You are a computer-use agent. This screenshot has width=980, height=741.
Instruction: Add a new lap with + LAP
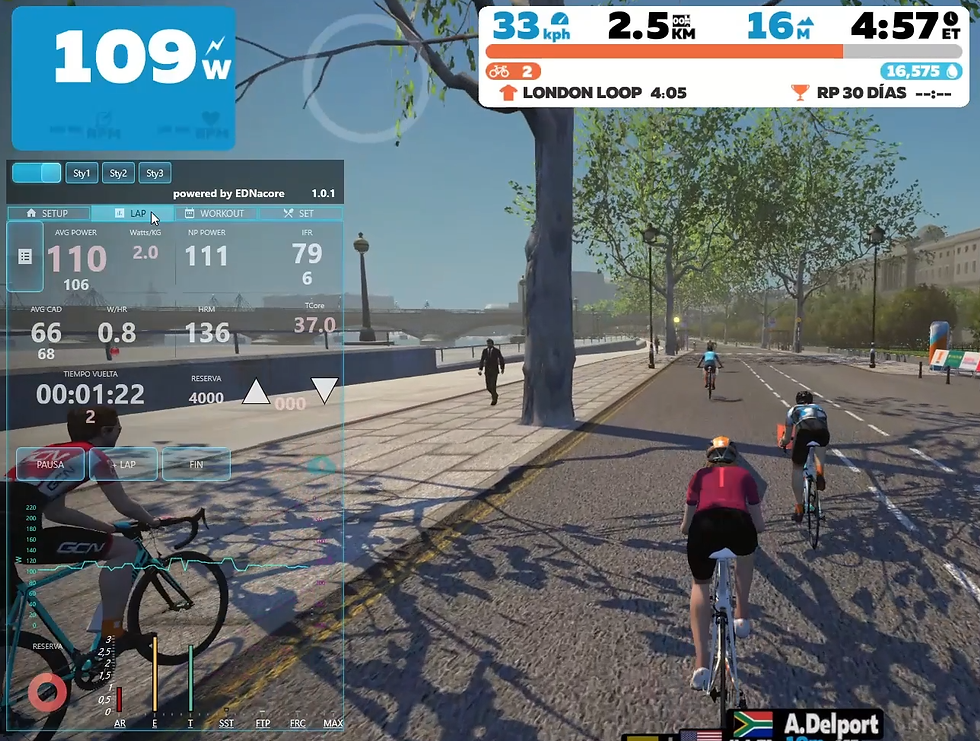tap(124, 464)
